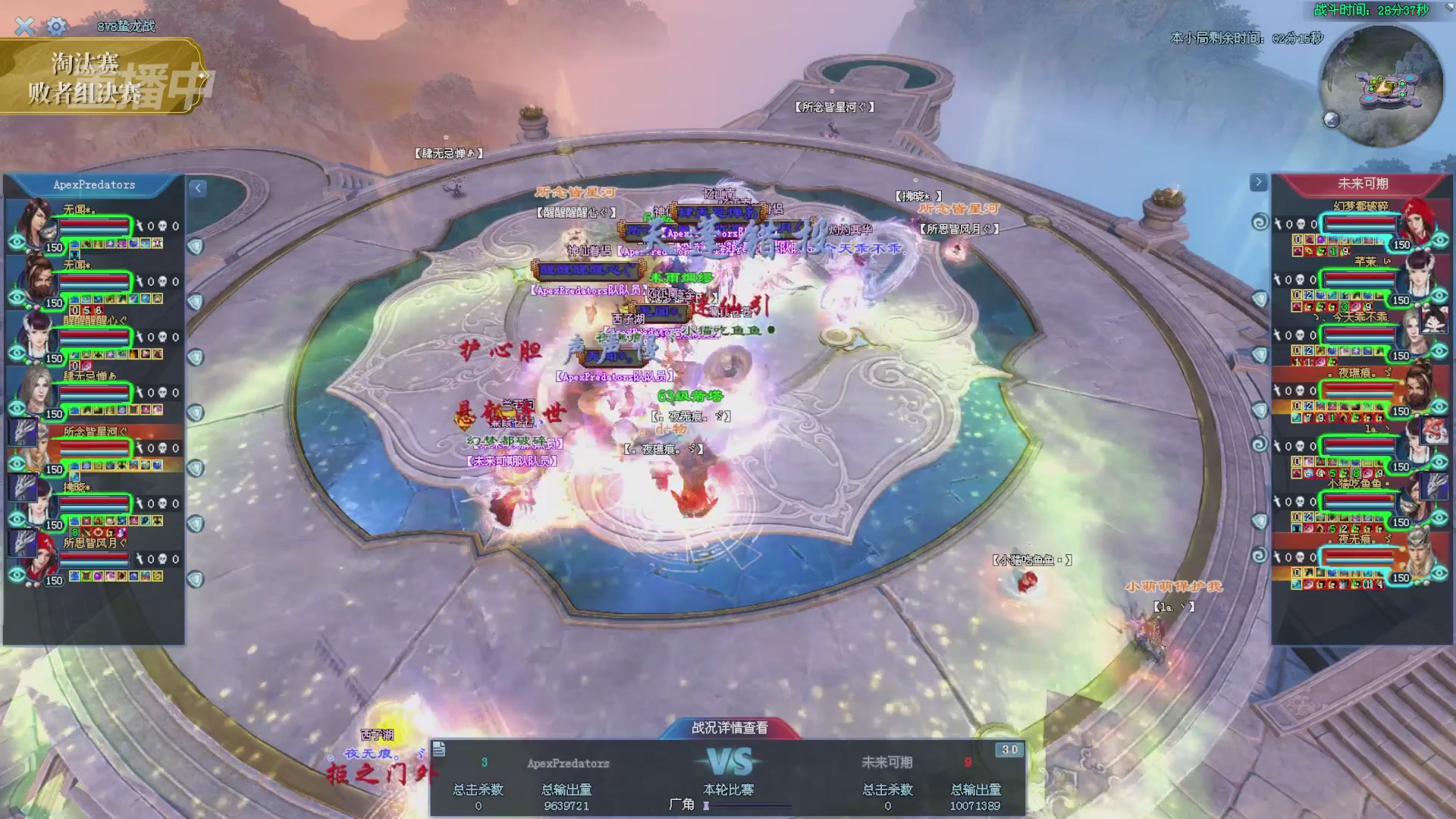The height and width of the screenshot is (819, 1456).
Task: Collapse the ApexPredators team panel arrow
Action: pos(198,188)
